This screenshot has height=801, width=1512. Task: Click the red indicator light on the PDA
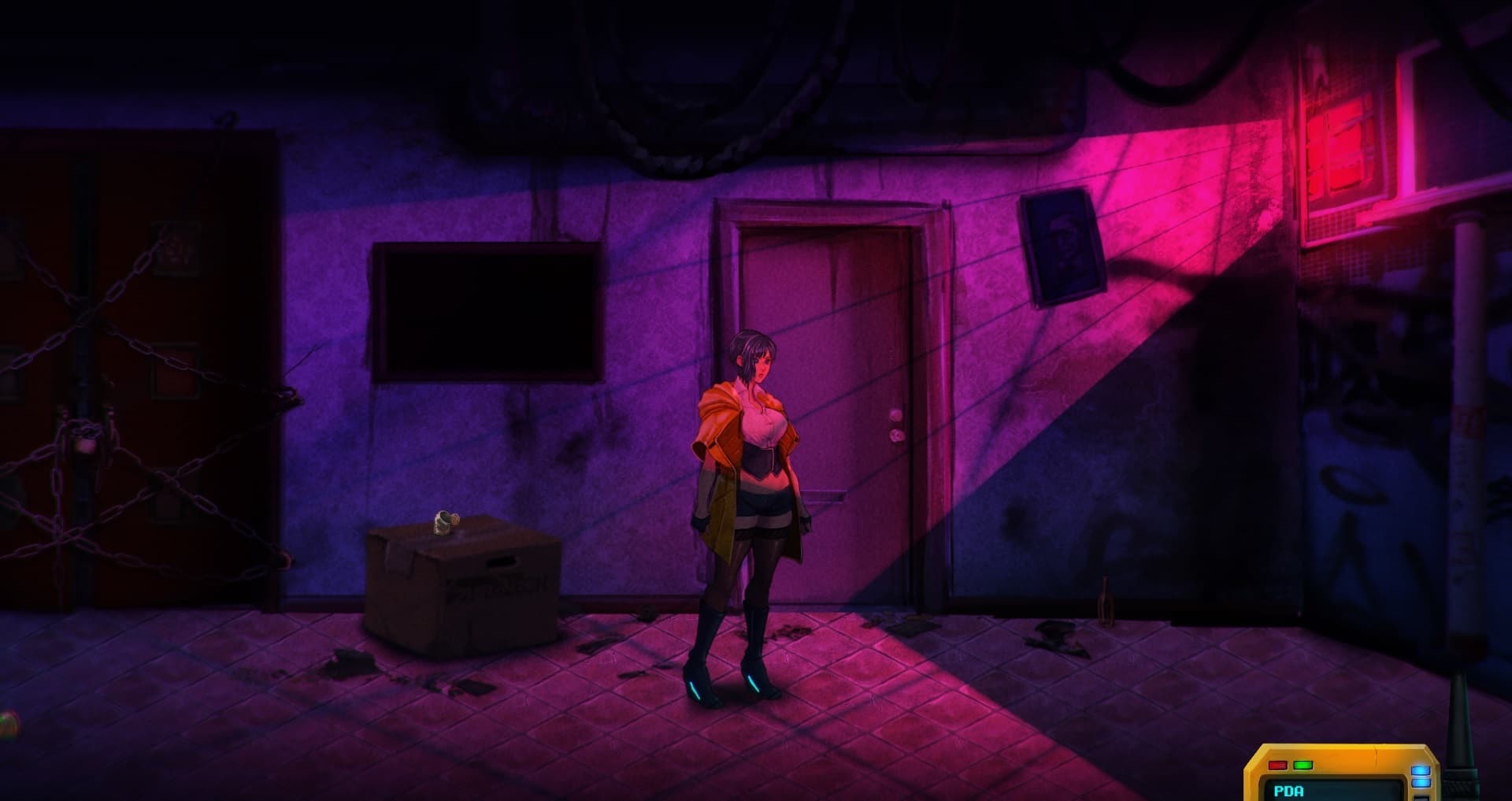[x=1277, y=766]
